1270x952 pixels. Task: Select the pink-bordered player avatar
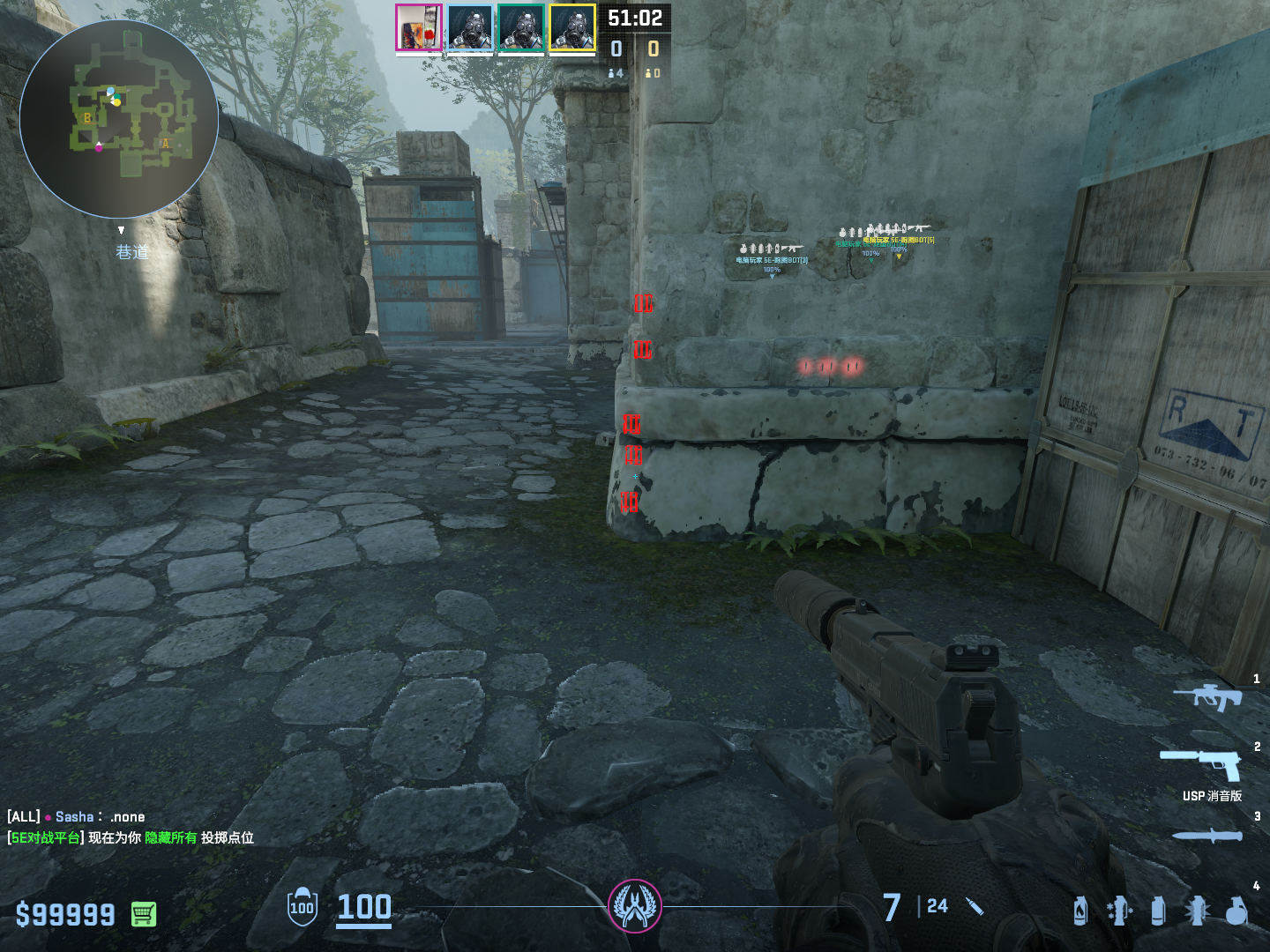[418, 27]
